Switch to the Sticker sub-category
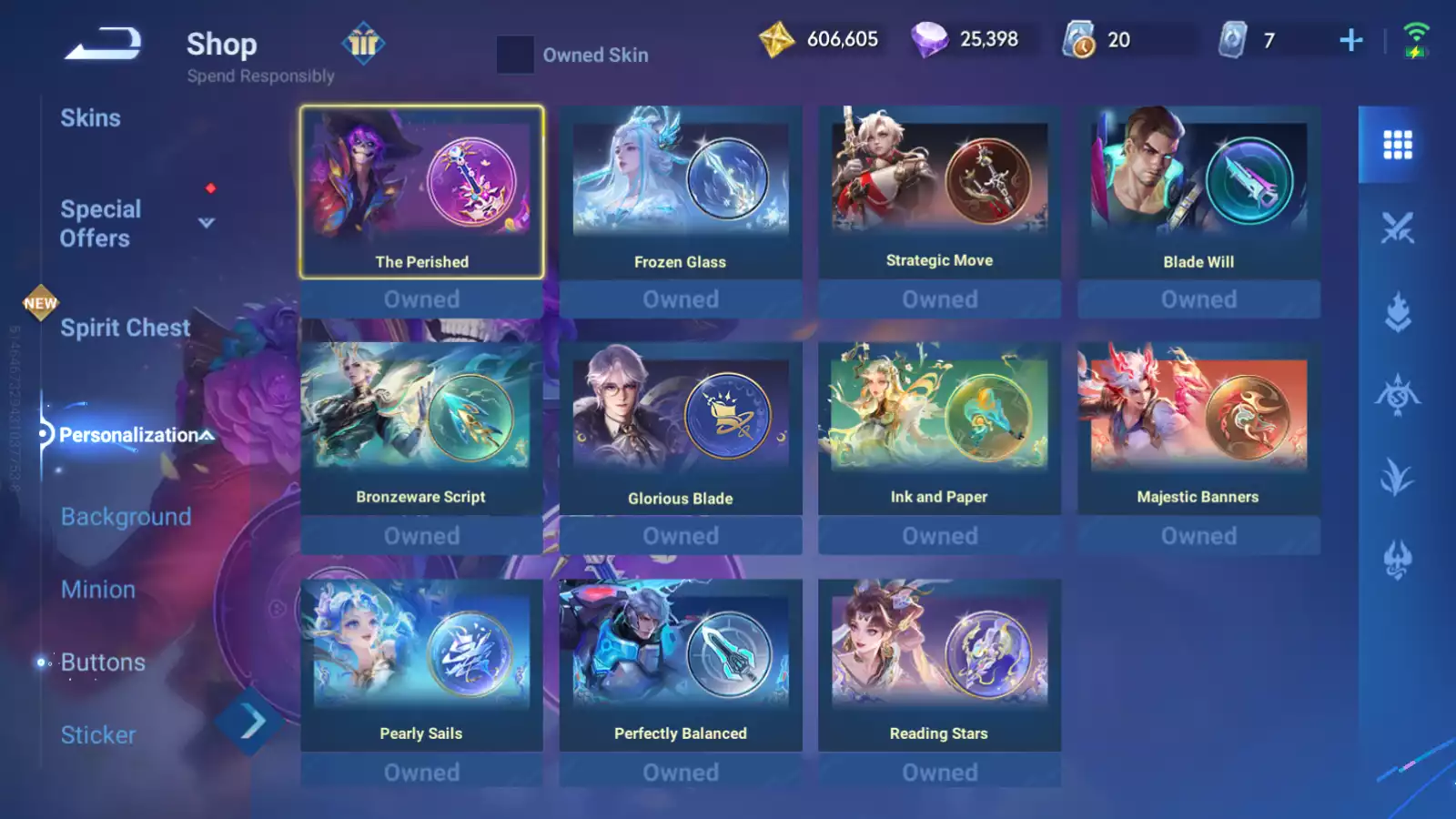 pos(98,735)
